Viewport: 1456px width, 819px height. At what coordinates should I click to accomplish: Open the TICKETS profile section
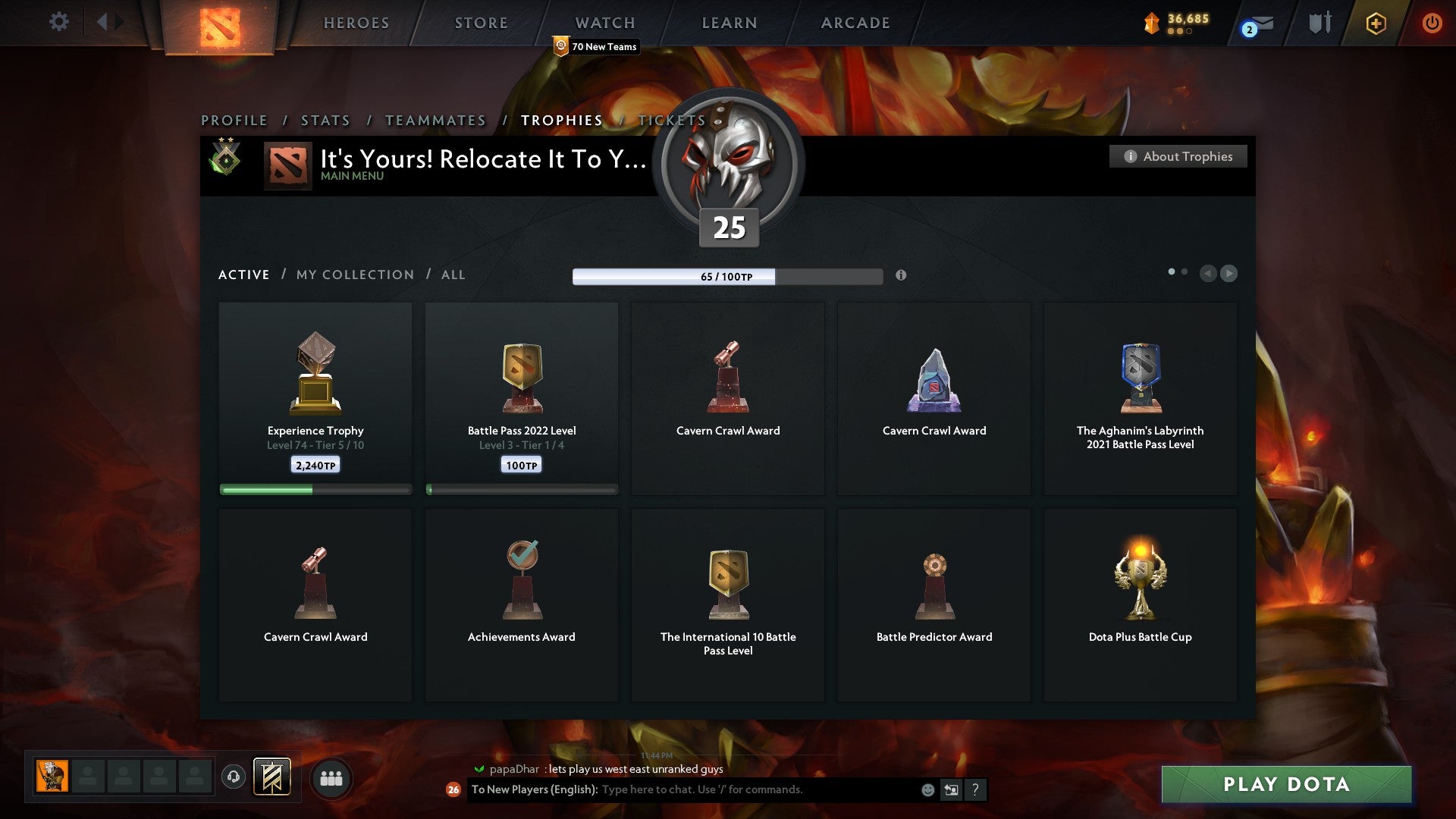[670, 120]
